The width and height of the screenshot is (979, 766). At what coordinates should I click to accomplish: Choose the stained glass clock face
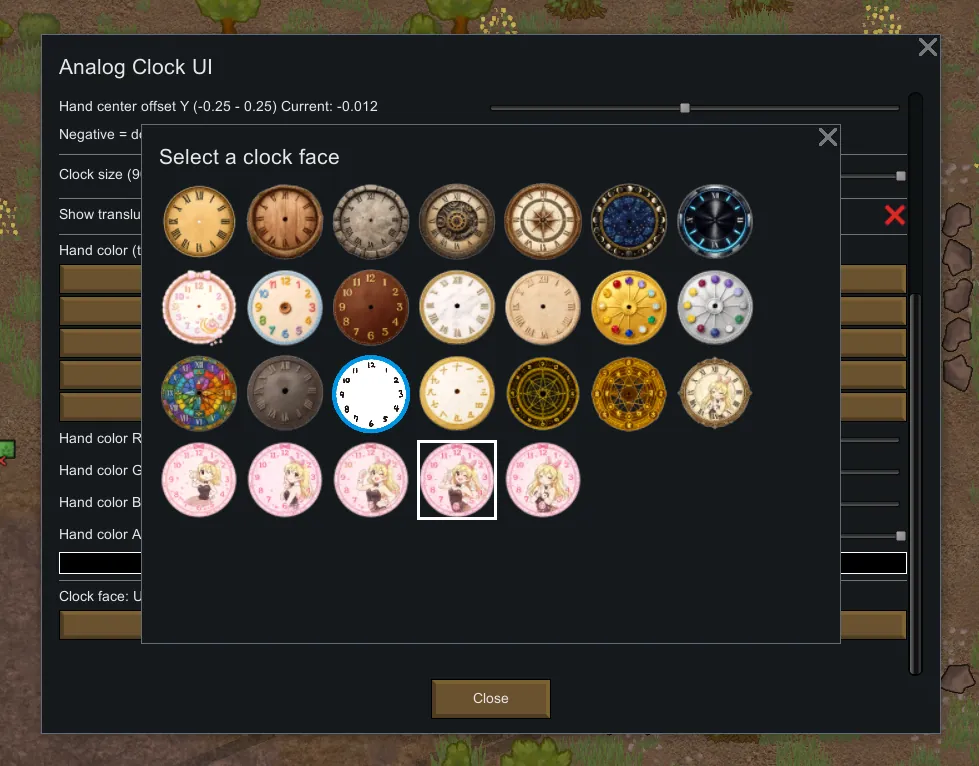click(199, 393)
